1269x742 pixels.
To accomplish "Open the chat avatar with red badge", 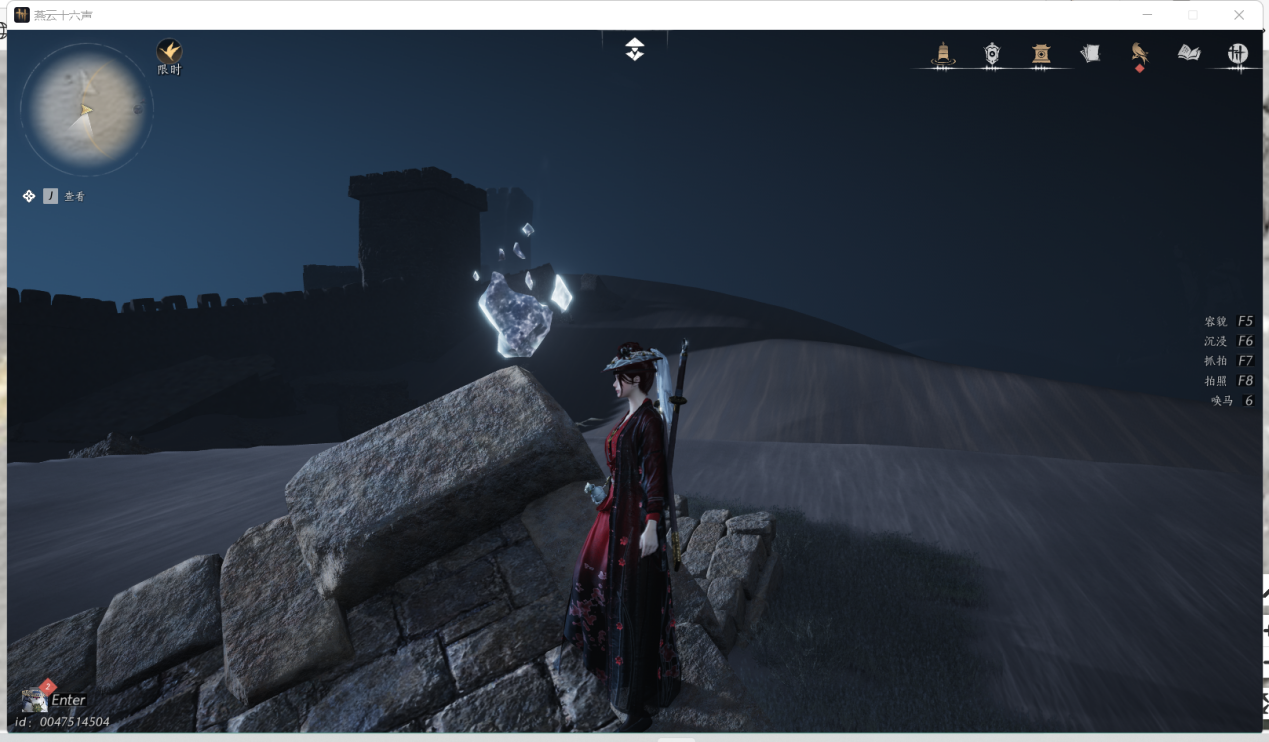I will (x=34, y=699).
